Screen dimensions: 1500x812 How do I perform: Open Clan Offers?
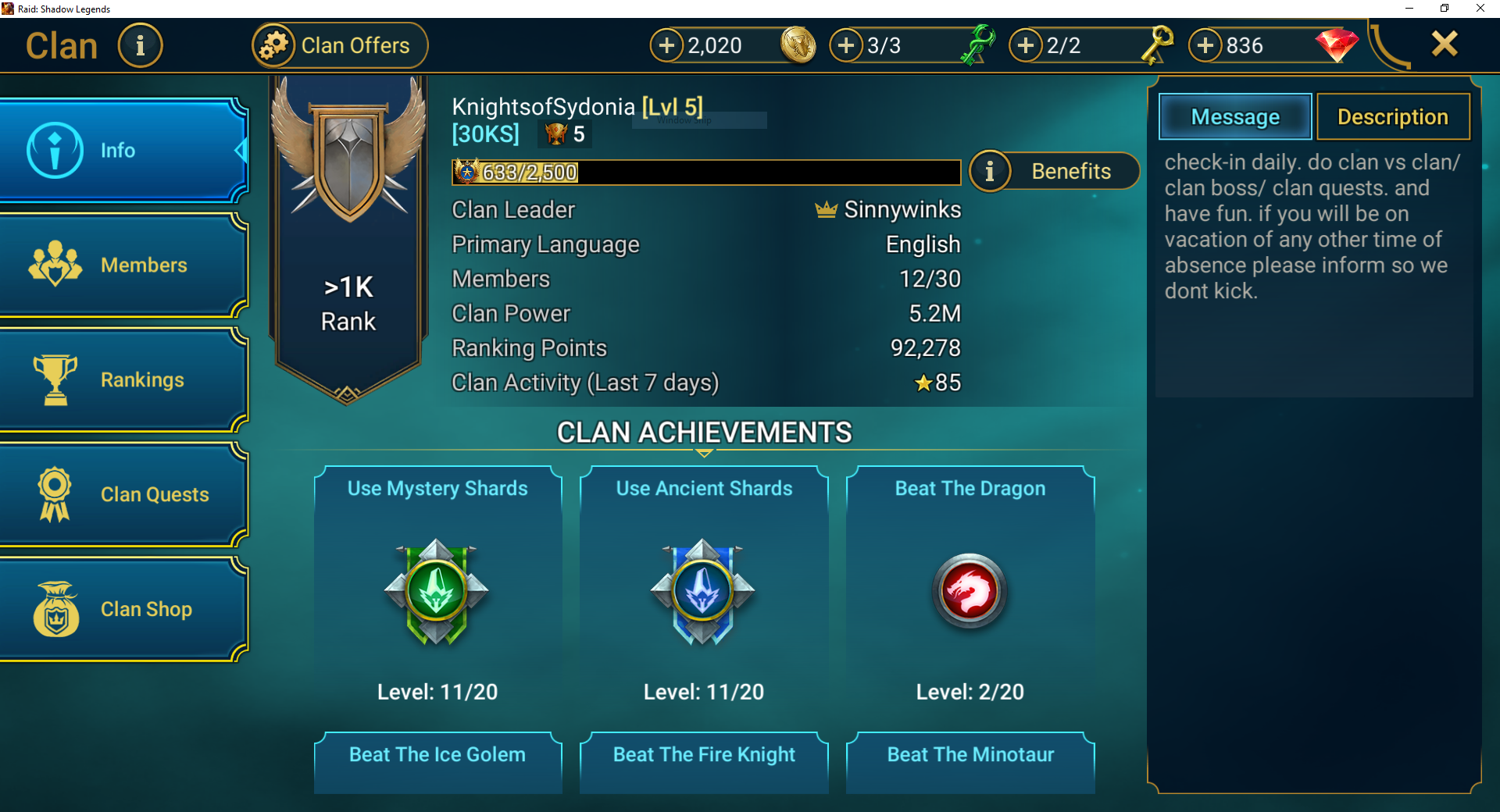point(340,45)
